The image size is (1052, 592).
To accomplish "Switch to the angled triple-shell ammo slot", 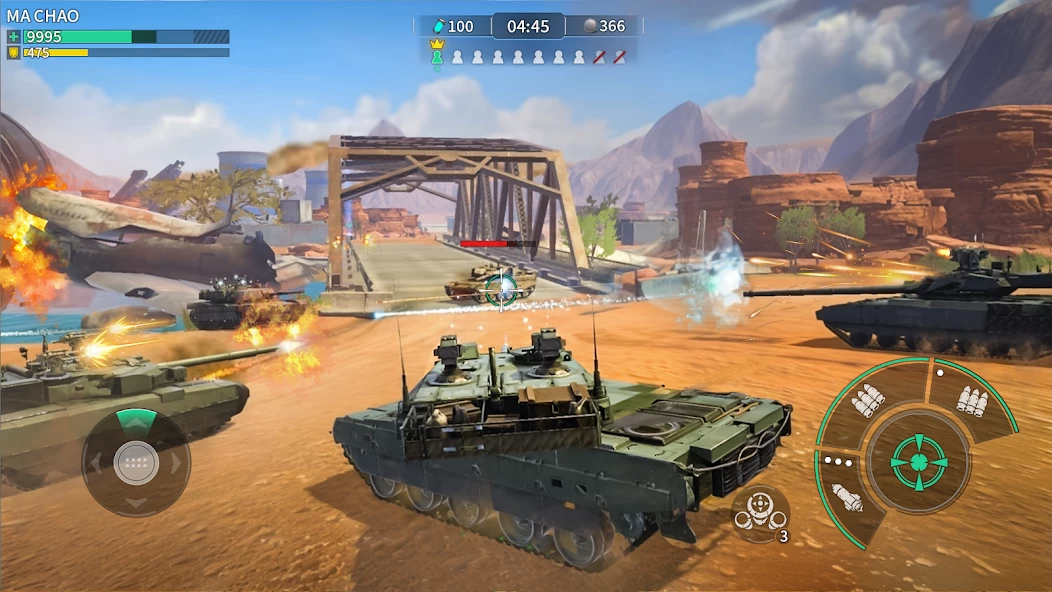I will 868,400.
